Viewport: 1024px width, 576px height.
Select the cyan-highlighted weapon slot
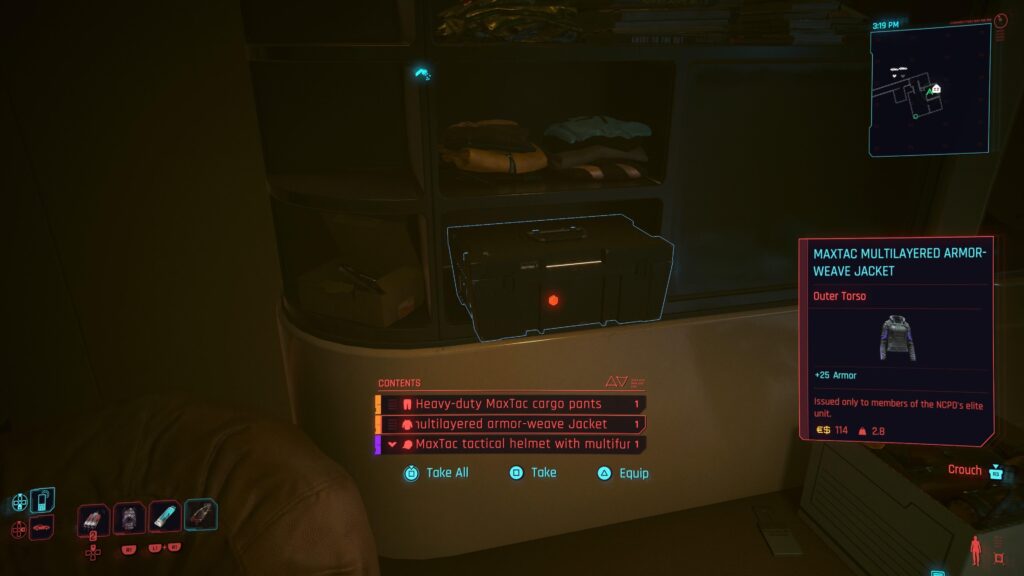point(200,515)
